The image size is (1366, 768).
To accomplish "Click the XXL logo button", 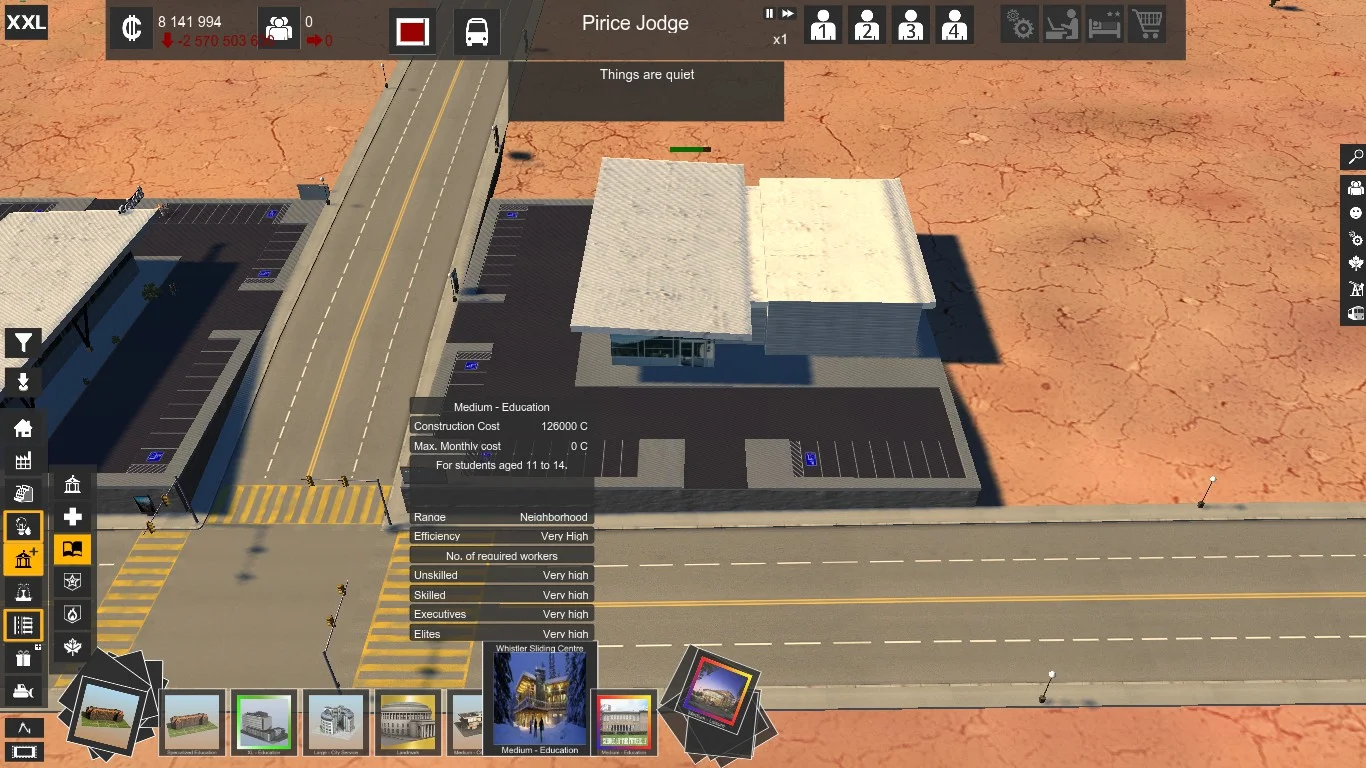I will 26,22.
